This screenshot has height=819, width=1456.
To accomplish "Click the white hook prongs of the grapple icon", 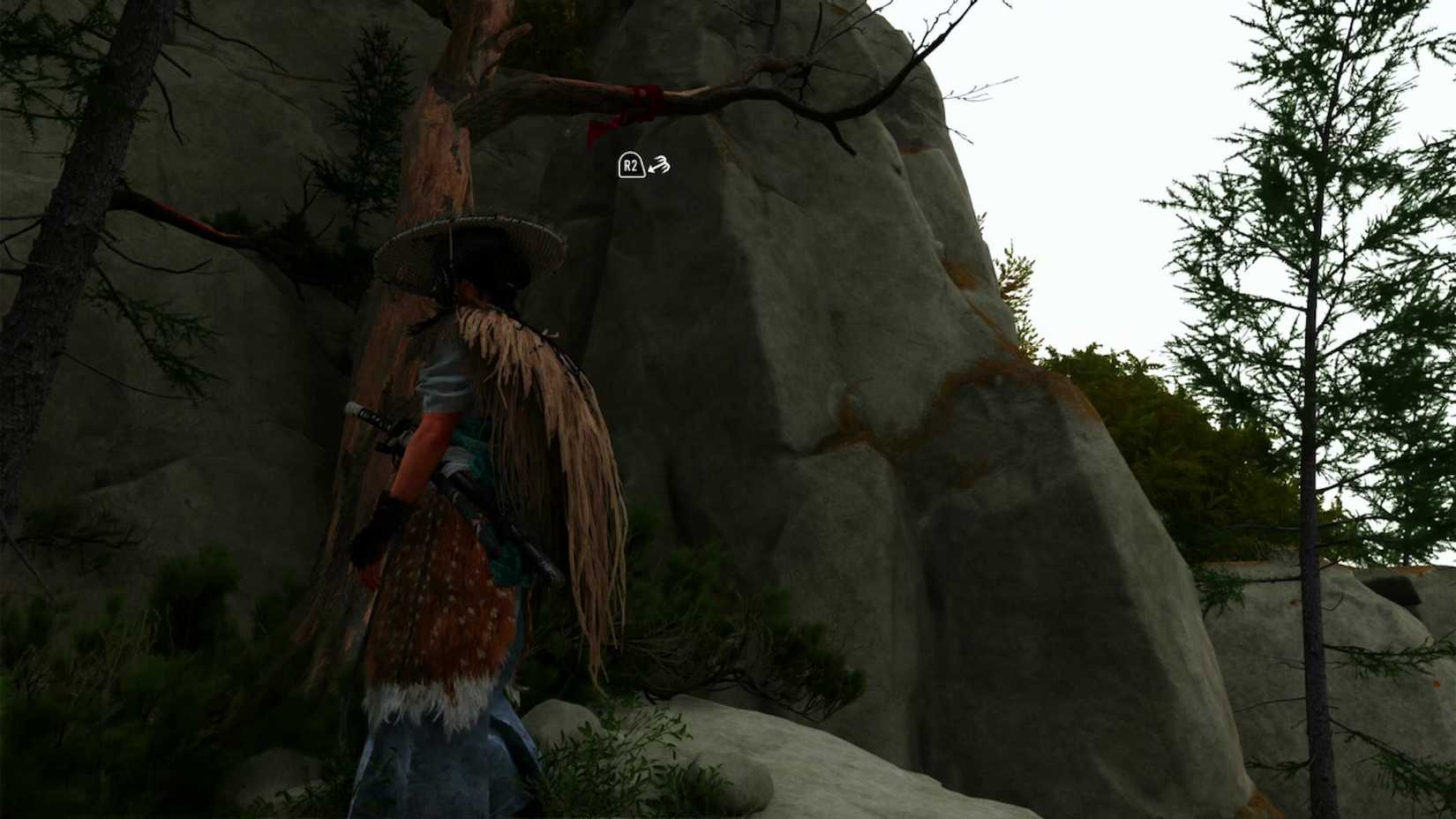I will pyautogui.click(x=664, y=161).
